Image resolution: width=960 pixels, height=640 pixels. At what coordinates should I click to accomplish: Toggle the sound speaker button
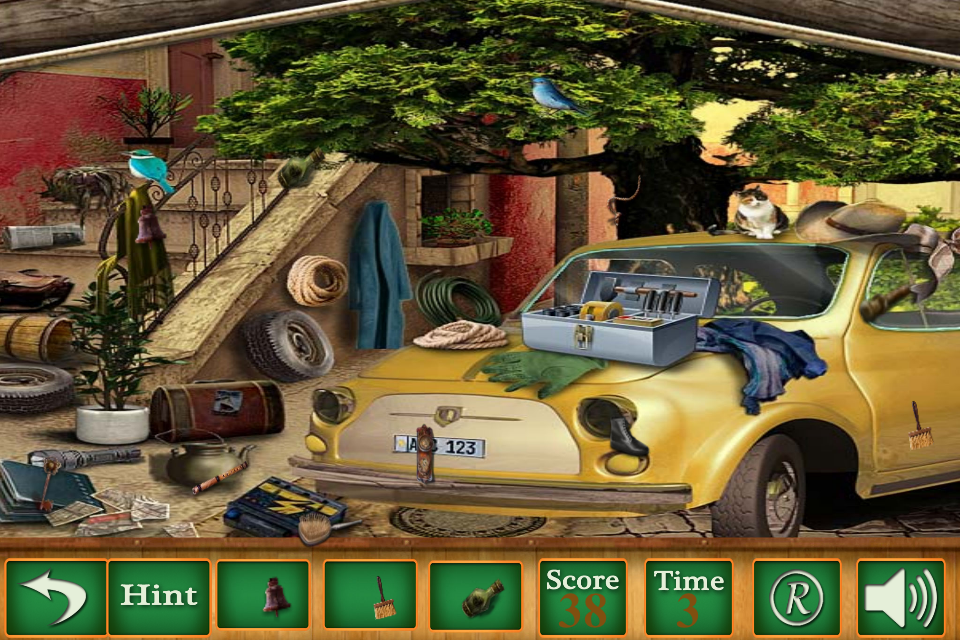click(900, 597)
